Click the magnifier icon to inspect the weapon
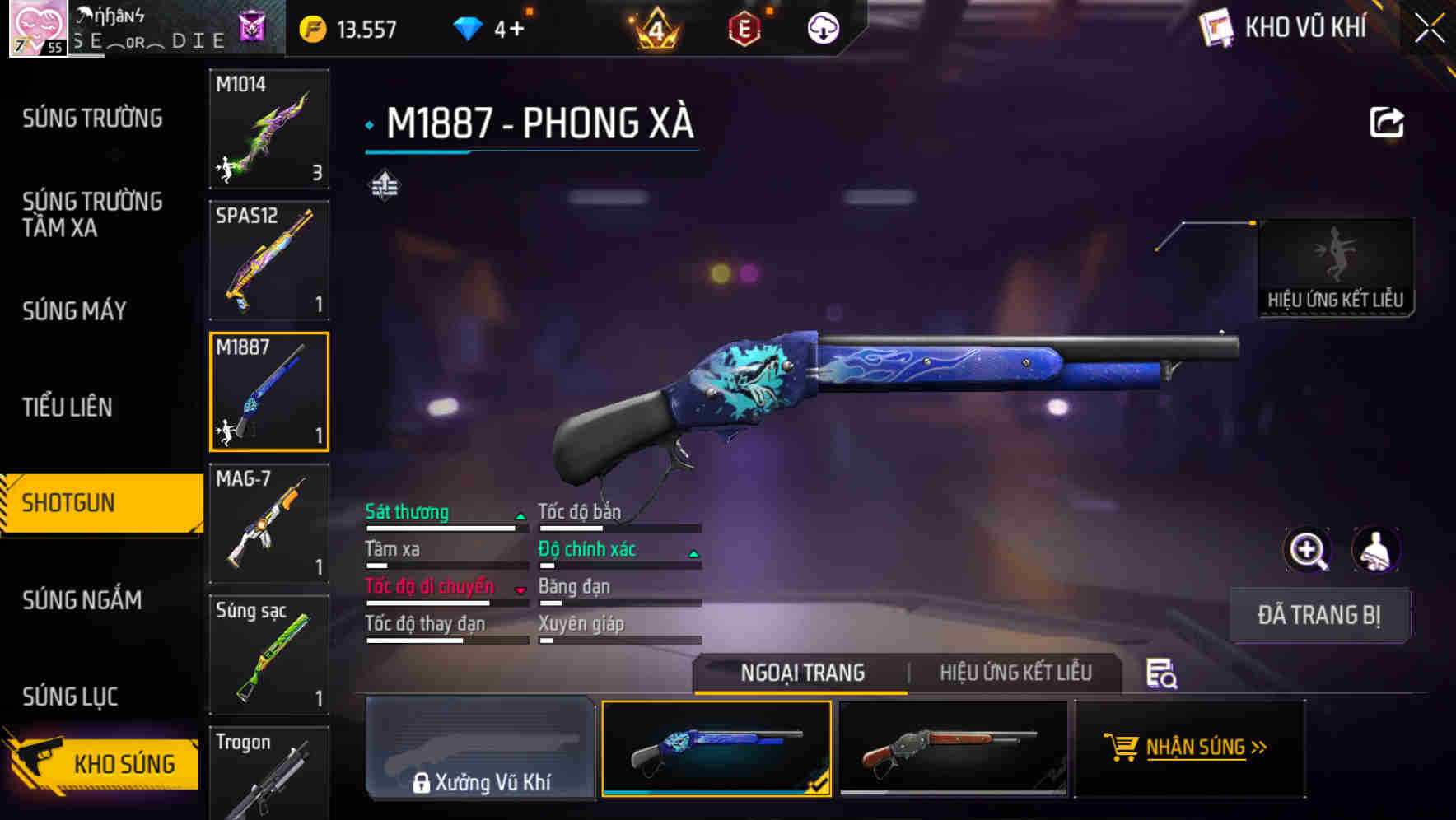Image resolution: width=1456 pixels, height=820 pixels. pyautogui.click(x=1308, y=550)
